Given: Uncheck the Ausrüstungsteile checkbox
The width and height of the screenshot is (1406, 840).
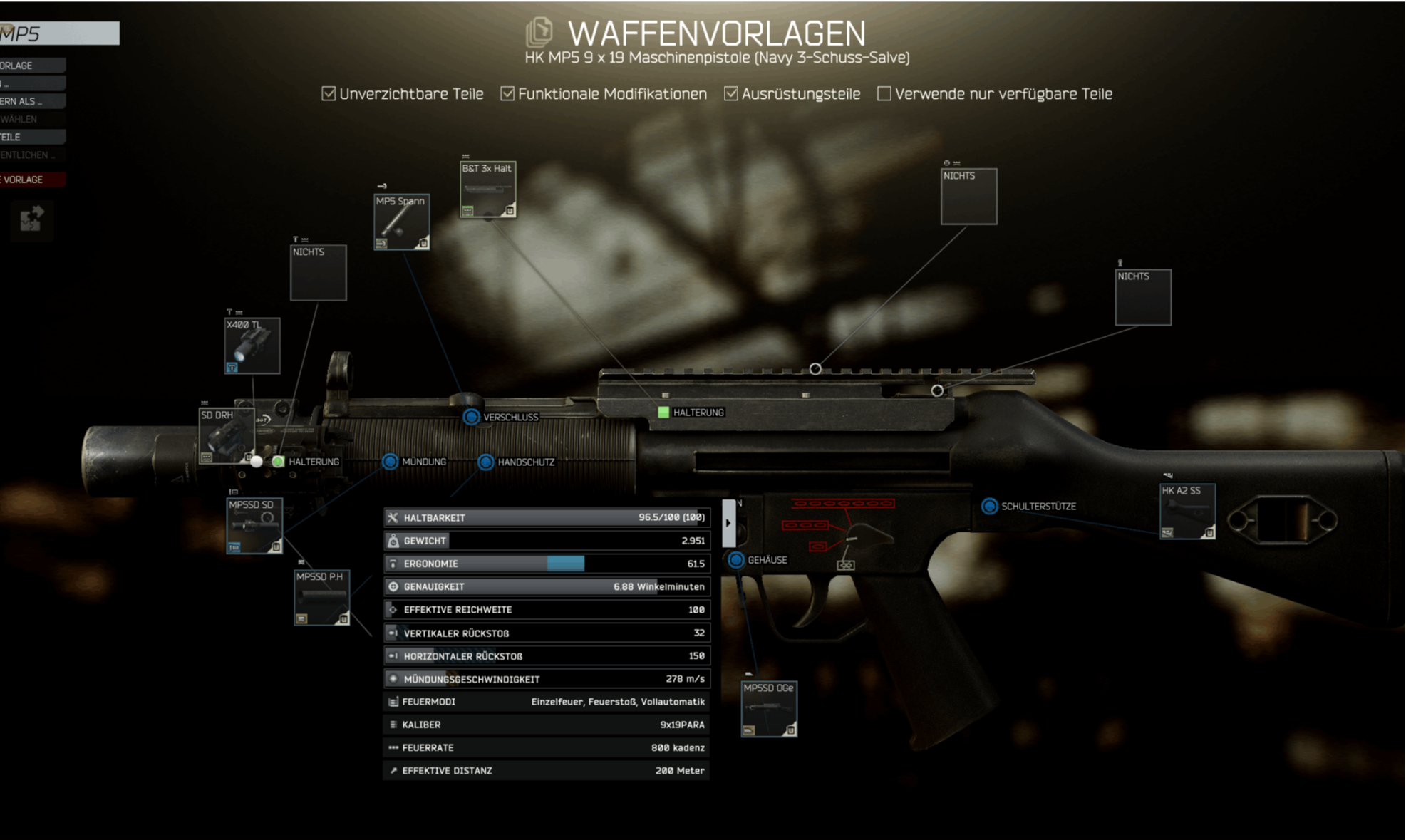Looking at the screenshot, I should coord(731,94).
